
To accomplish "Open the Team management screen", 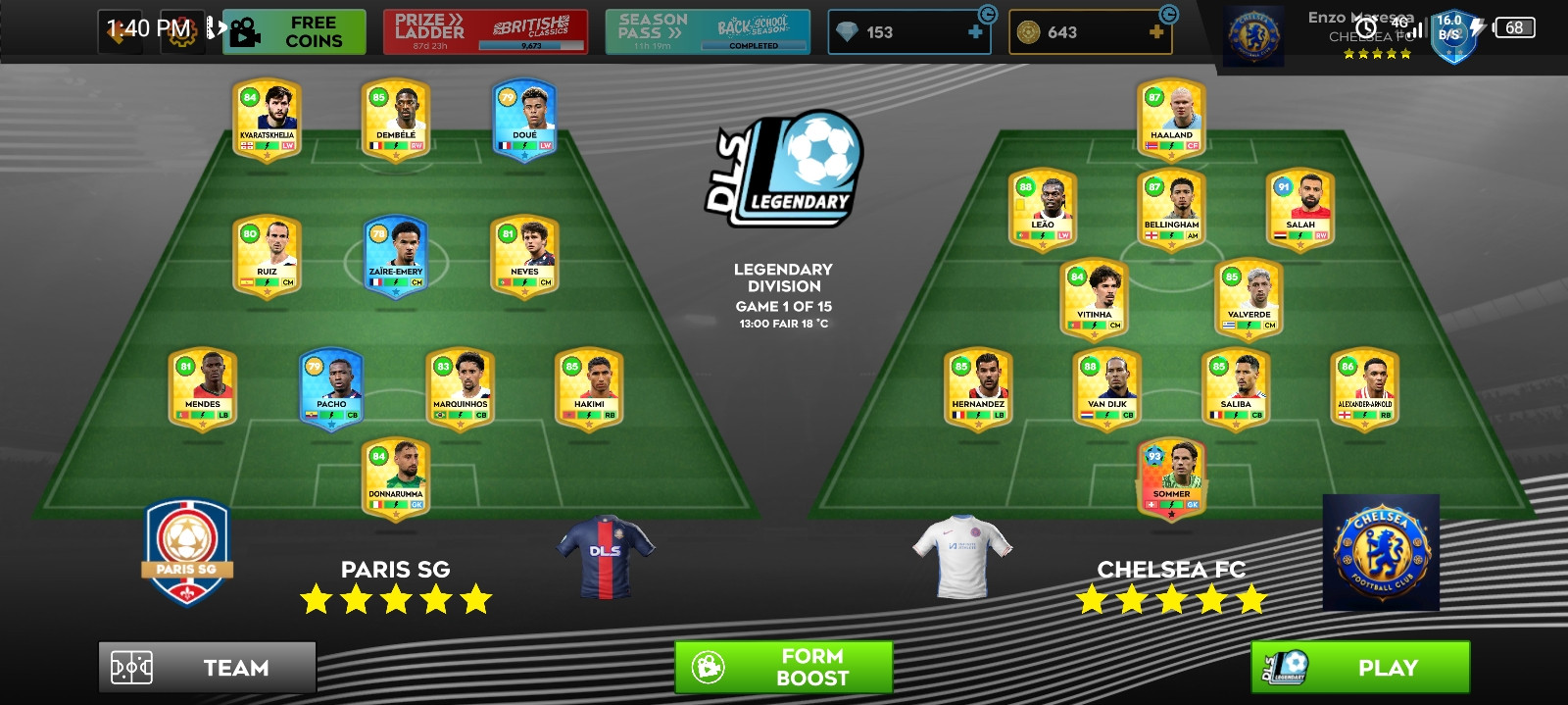I will (207, 668).
